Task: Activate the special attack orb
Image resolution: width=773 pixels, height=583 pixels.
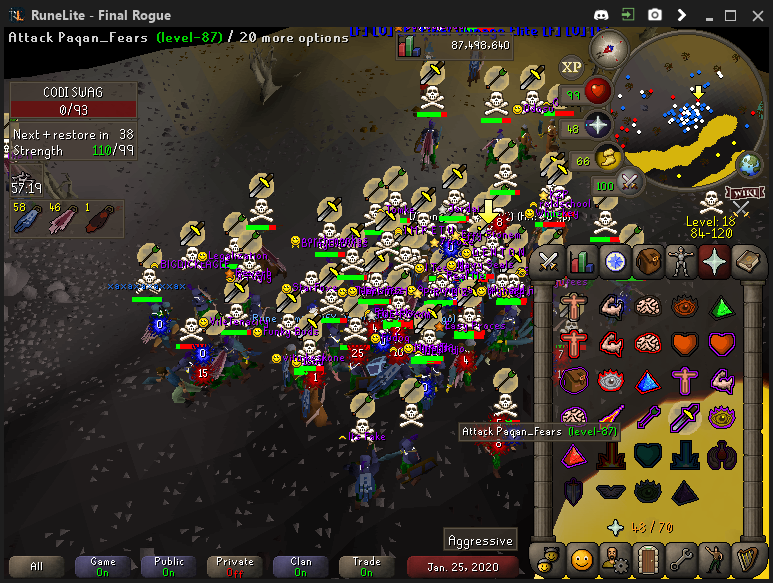Action: pyautogui.click(x=630, y=183)
